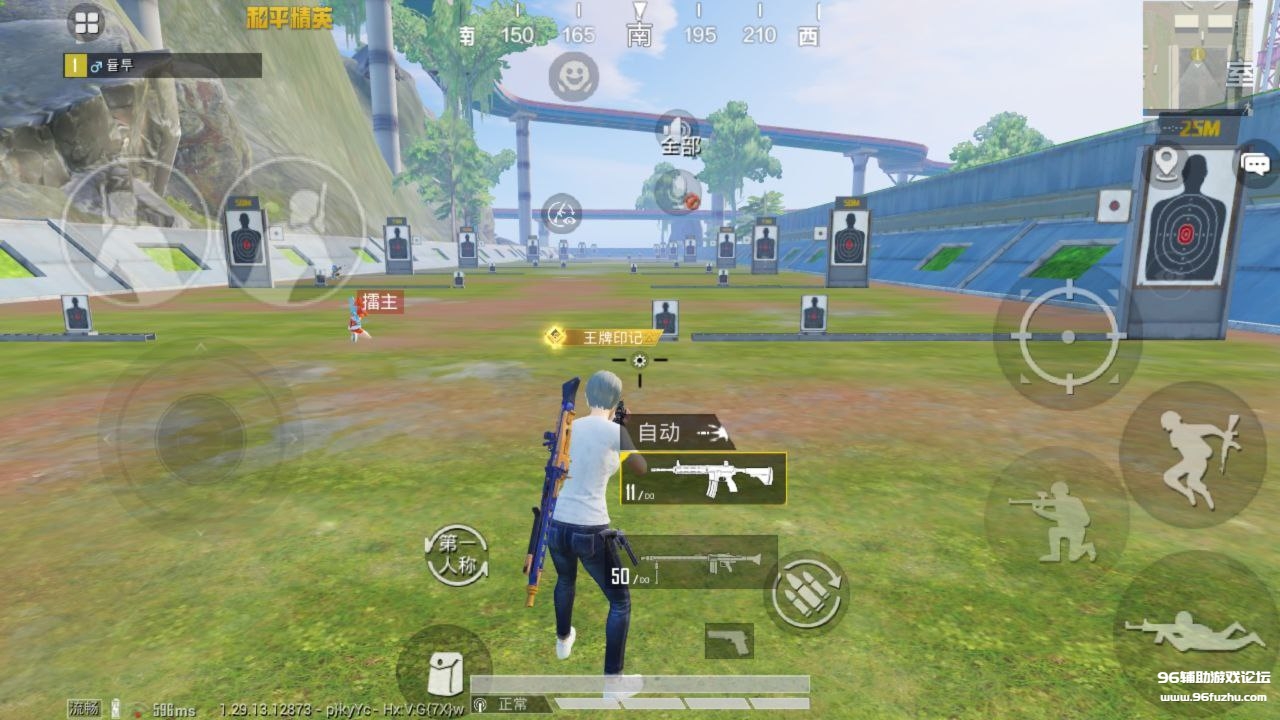The width and height of the screenshot is (1280, 720).
Task: Select the secondary weapon slot with 50 ammo
Action: click(x=695, y=562)
